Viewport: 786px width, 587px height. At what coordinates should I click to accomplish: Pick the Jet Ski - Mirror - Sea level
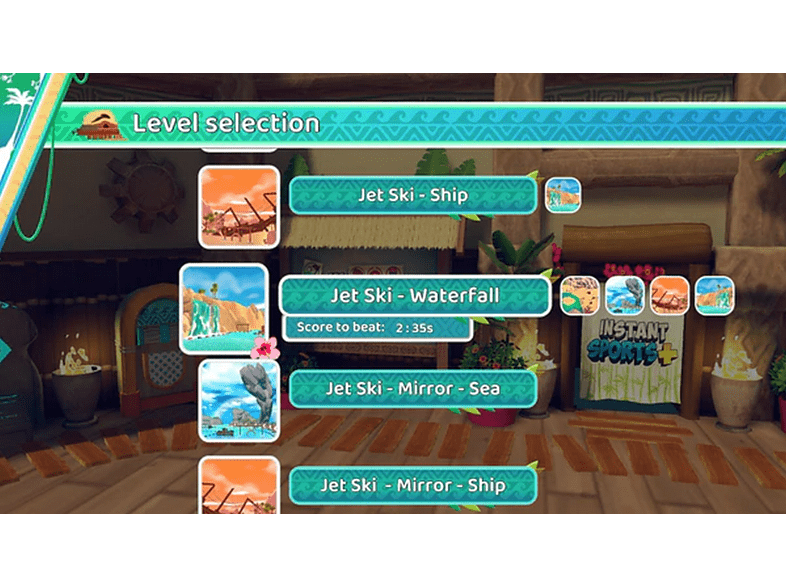(412, 388)
